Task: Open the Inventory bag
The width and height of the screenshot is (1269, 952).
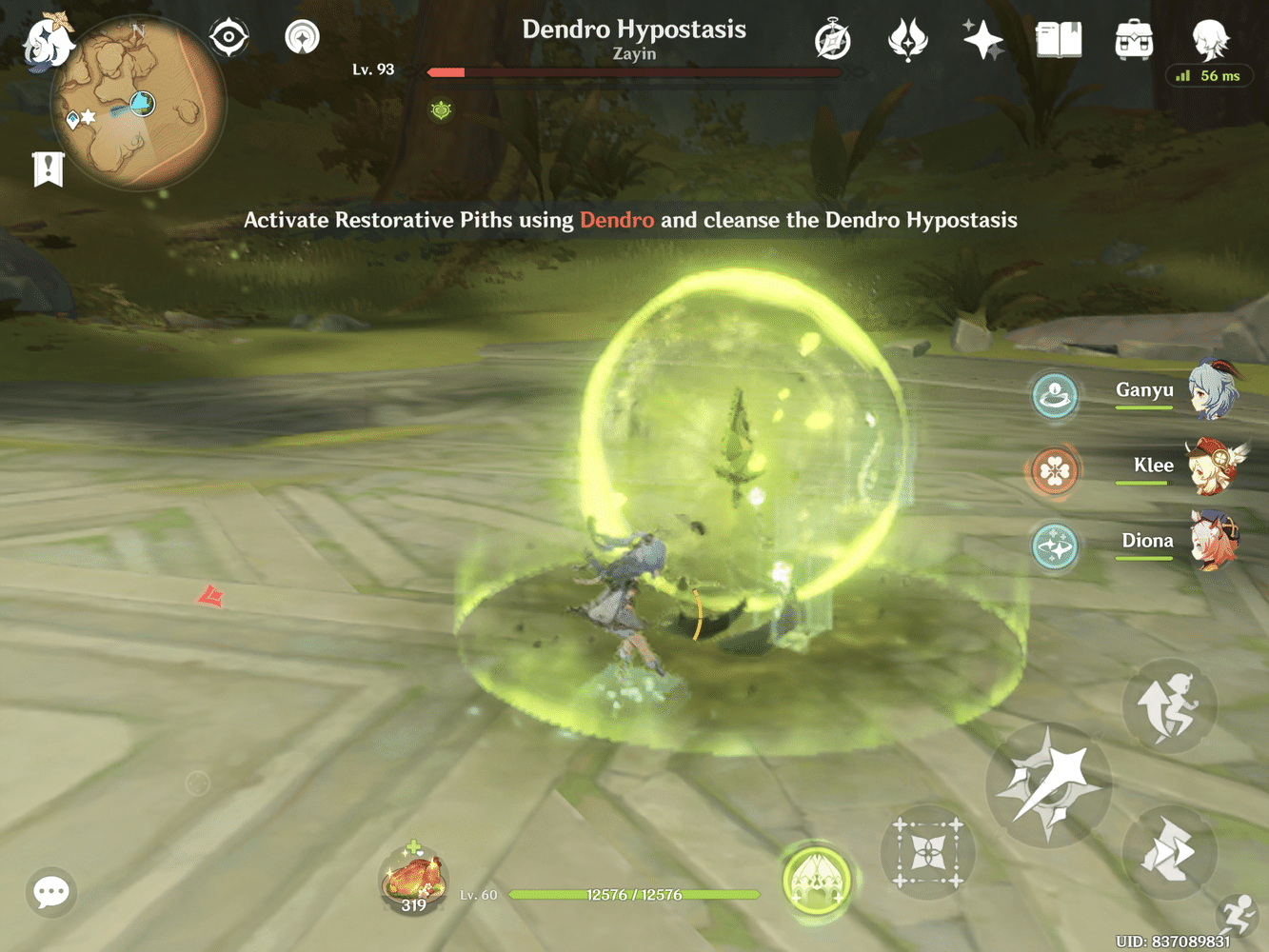Action: click(1132, 40)
